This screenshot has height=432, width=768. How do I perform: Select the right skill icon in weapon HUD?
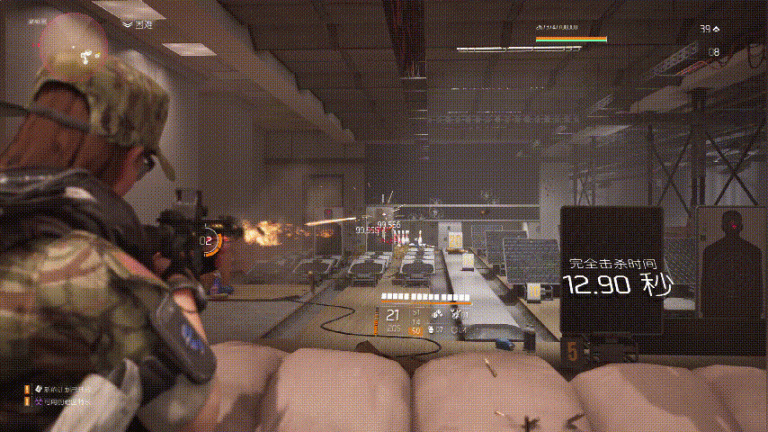(458, 315)
